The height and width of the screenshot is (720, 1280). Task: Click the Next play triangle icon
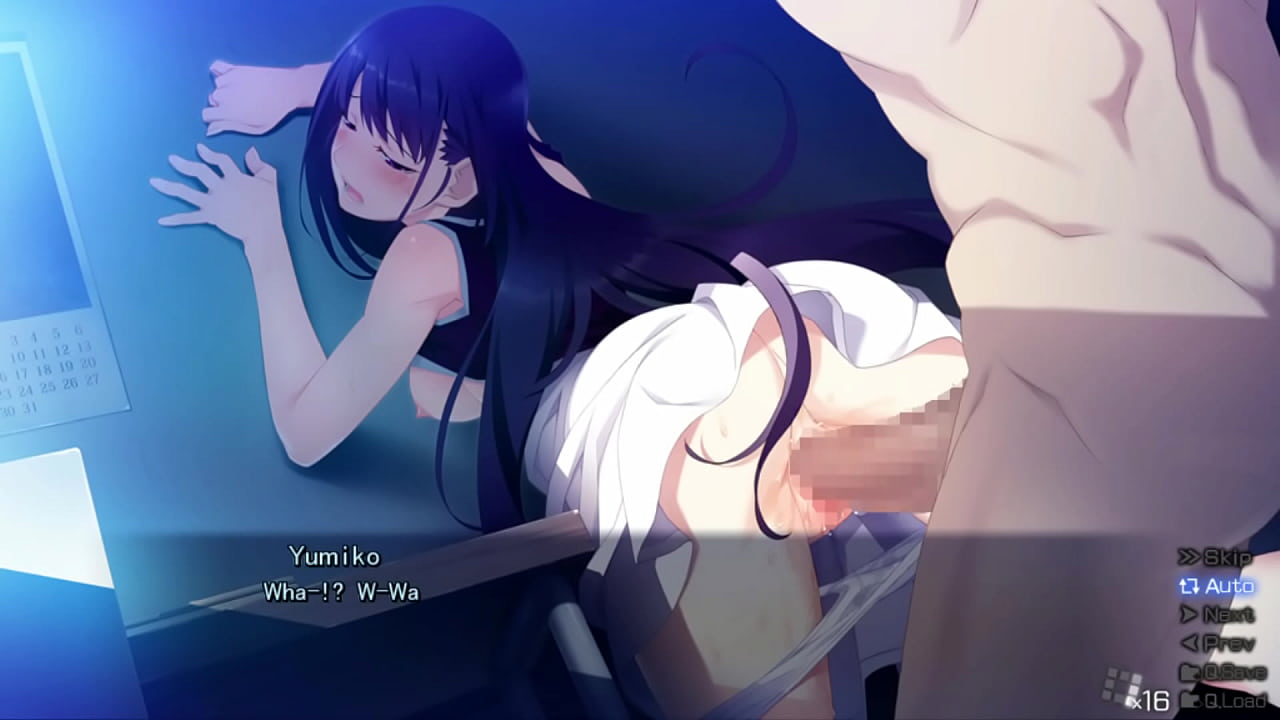coord(1189,614)
